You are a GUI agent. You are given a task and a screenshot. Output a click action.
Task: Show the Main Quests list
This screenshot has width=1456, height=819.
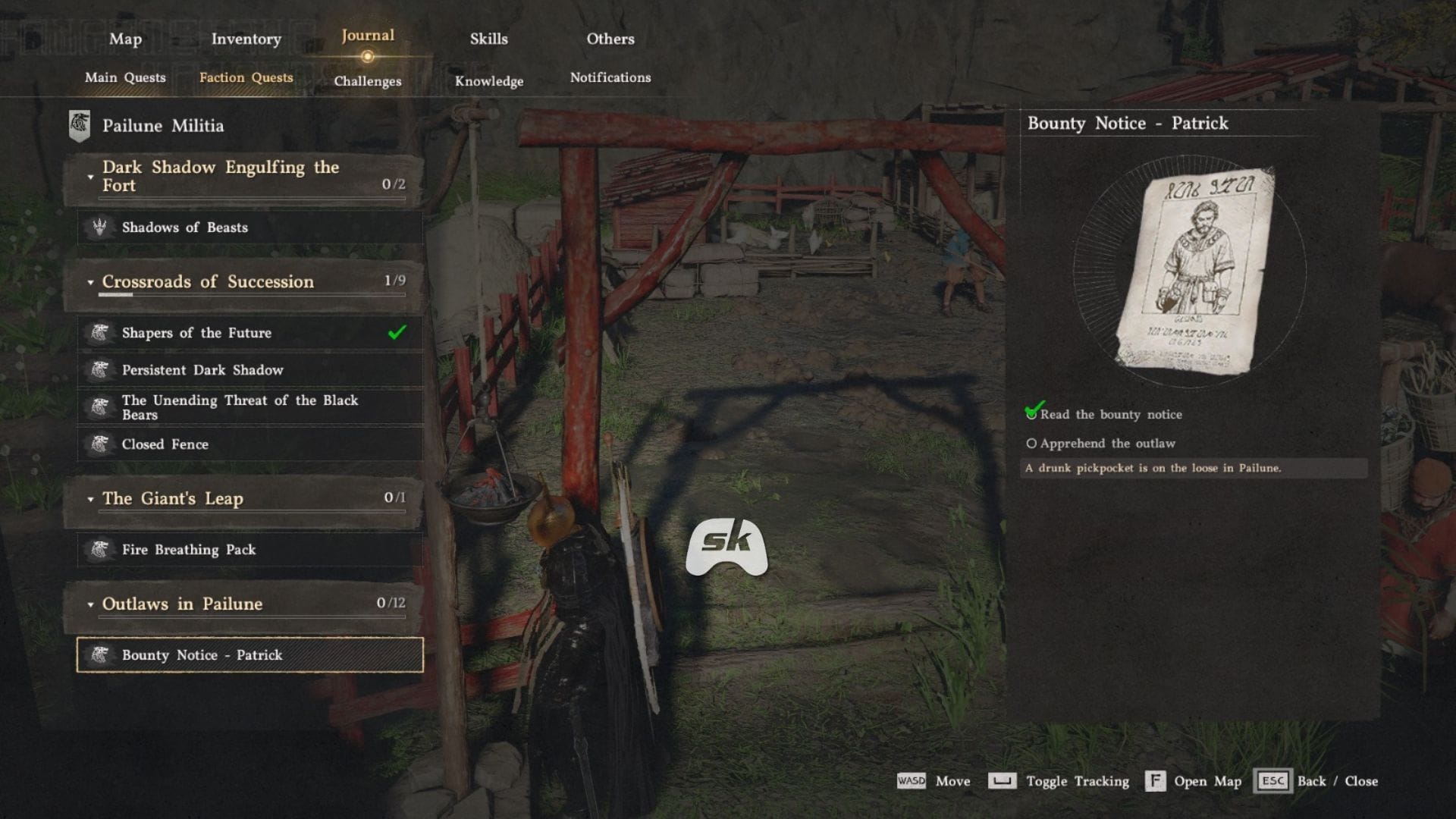pos(125,77)
